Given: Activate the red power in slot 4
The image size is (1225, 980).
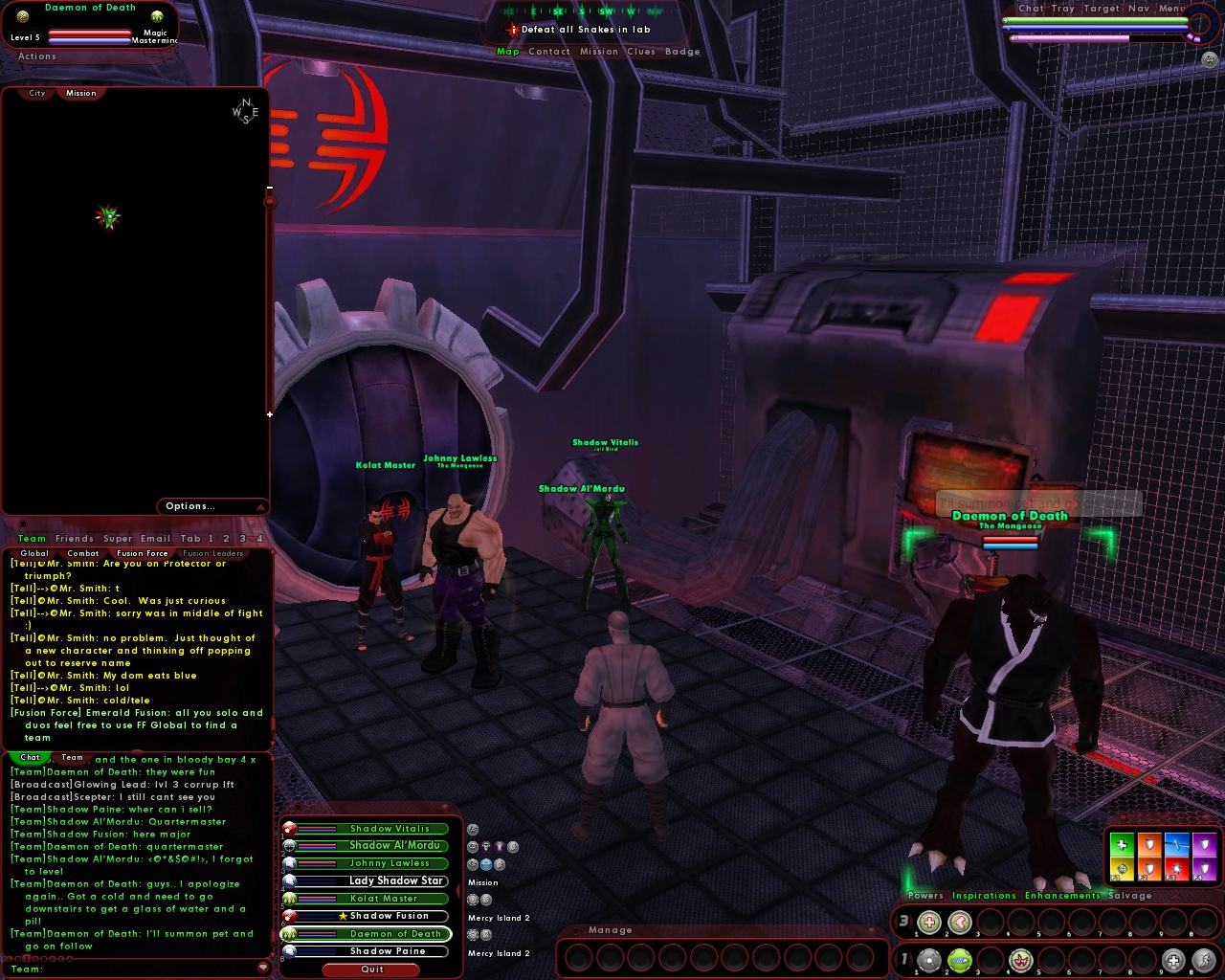Looking at the screenshot, I should pyautogui.click(x=1019, y=959).
